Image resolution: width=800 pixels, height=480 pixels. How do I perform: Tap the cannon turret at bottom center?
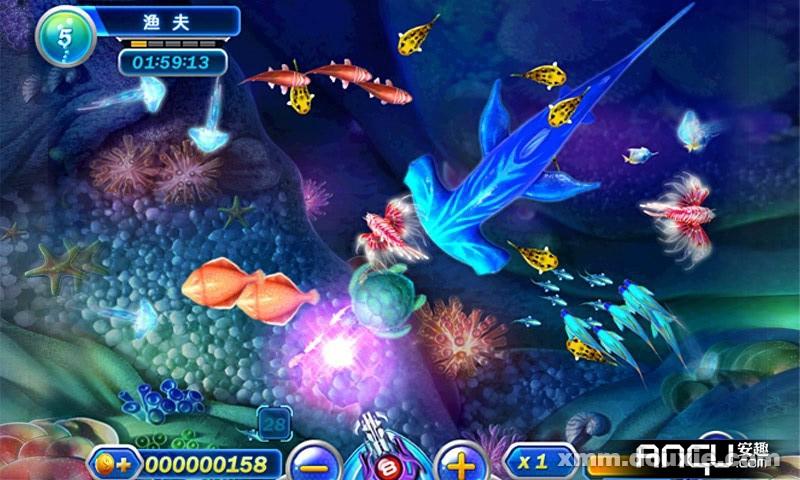pyautogui.click(x=387, y=455)
